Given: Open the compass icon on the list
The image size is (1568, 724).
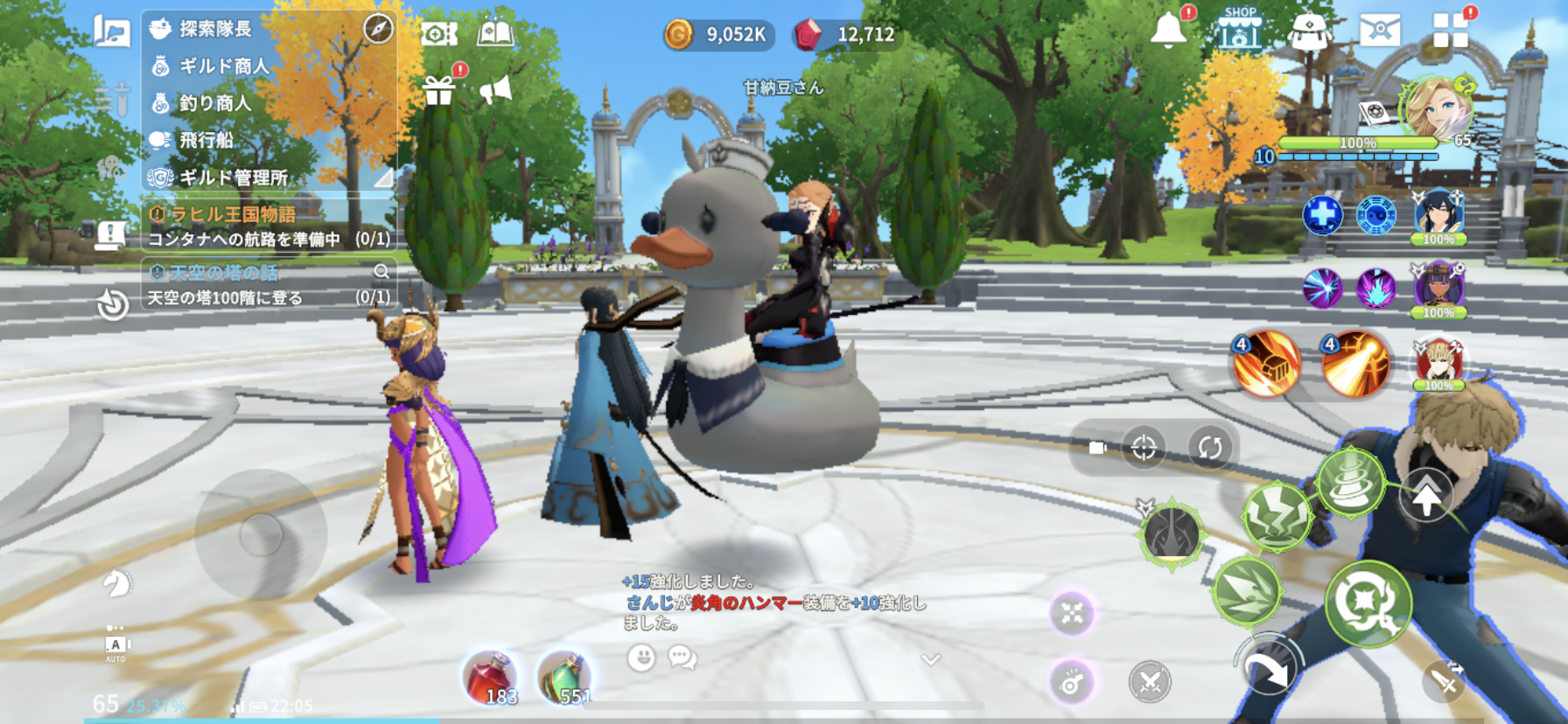Looking at the screenshot, I should coord(378,29).
